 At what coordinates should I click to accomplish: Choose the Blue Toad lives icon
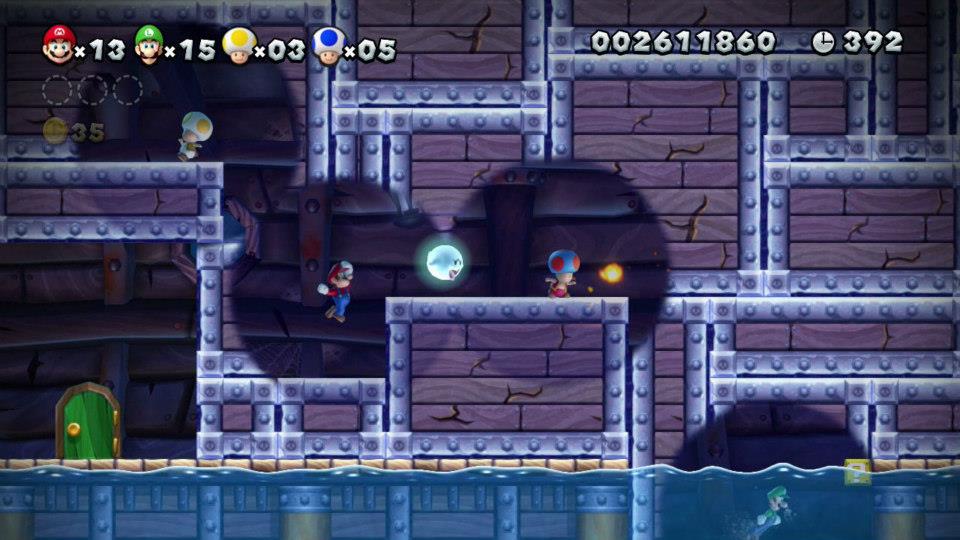pyautogui.click(x=326, y=44)
